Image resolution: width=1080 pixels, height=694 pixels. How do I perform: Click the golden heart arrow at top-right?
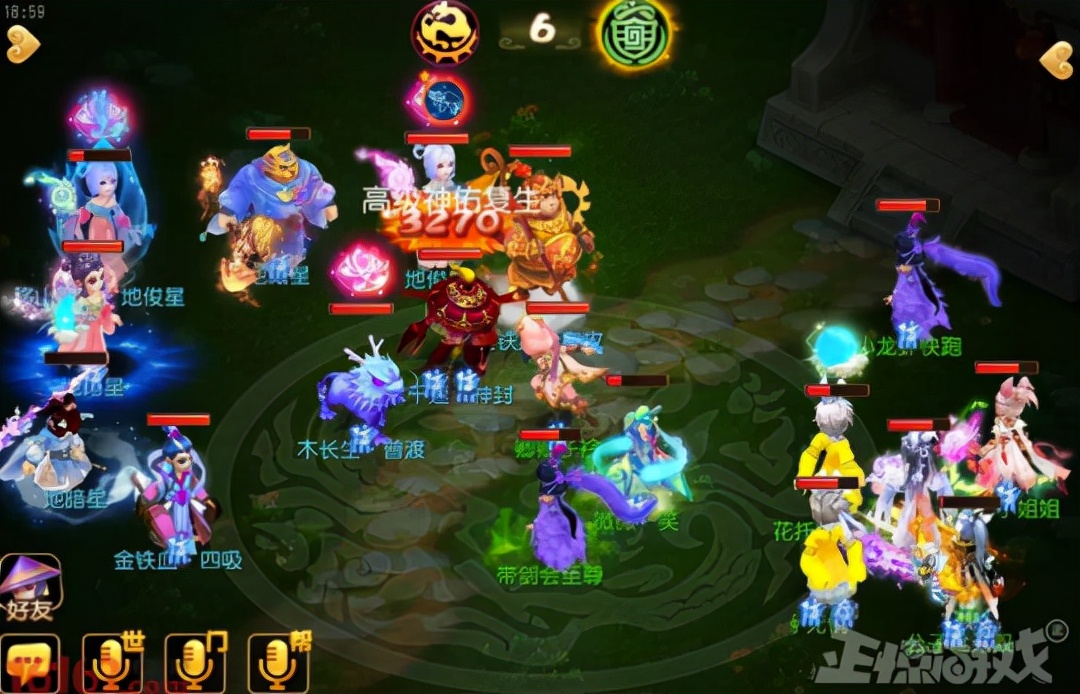point(1056,60)
